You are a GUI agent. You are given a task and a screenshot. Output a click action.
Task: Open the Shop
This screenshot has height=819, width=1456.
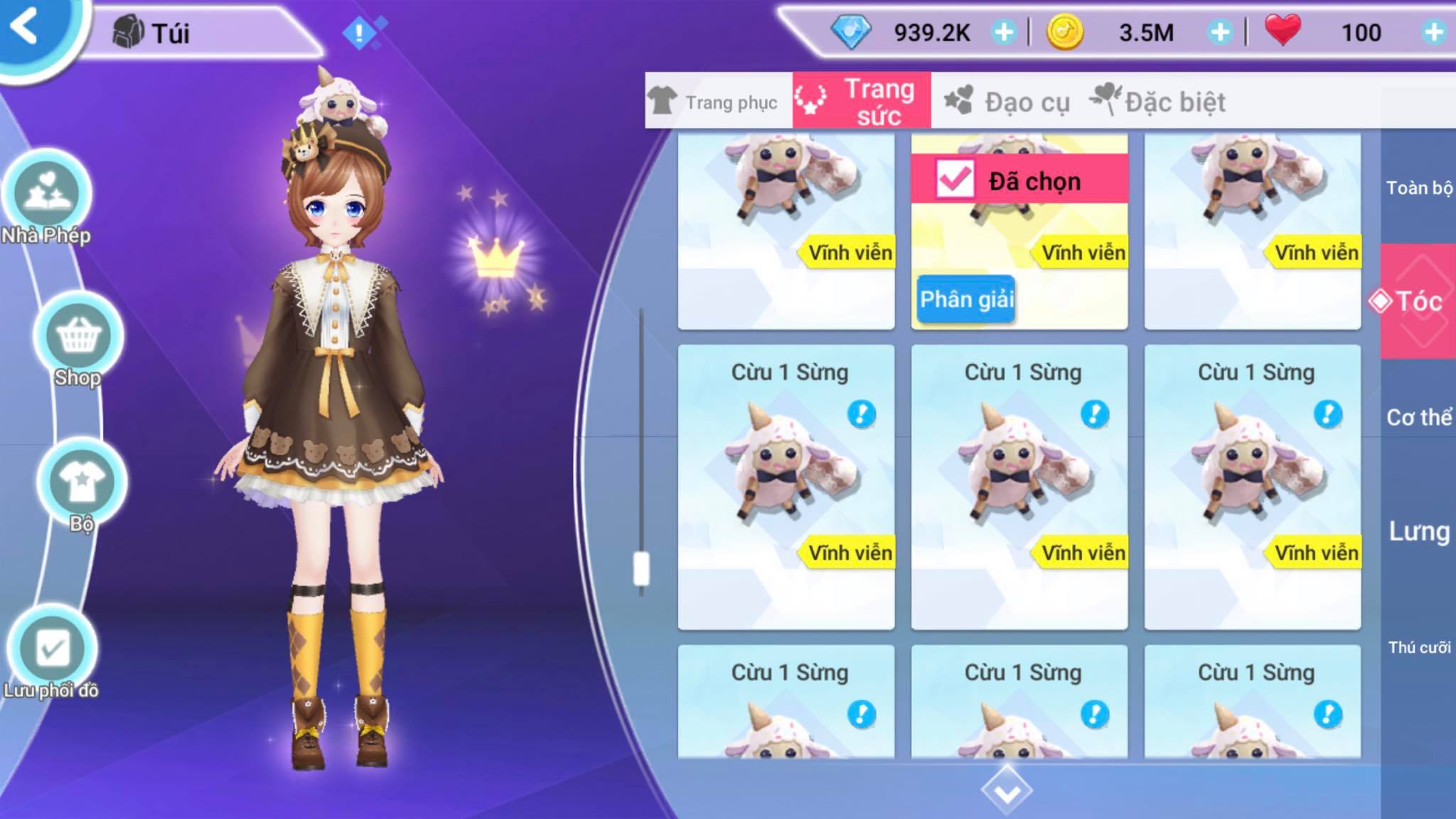point(78,336)
